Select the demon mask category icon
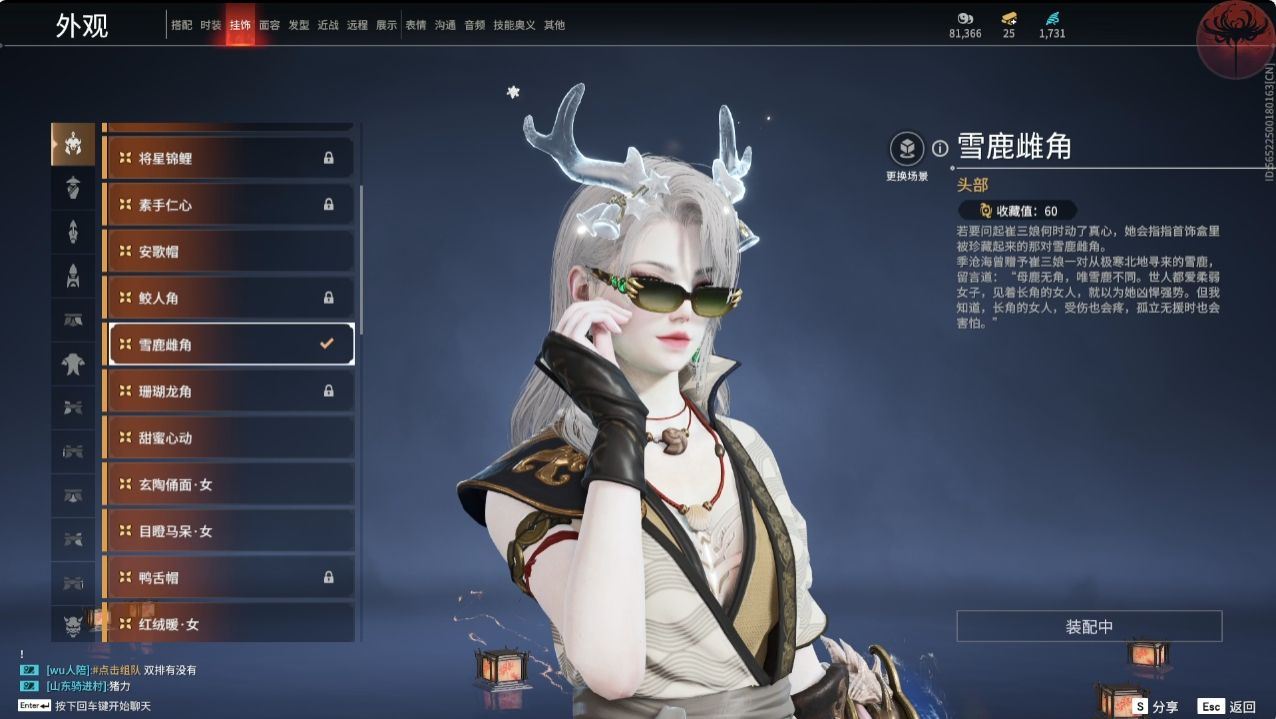The image size is (1276, 719). (x=73, y=624)
